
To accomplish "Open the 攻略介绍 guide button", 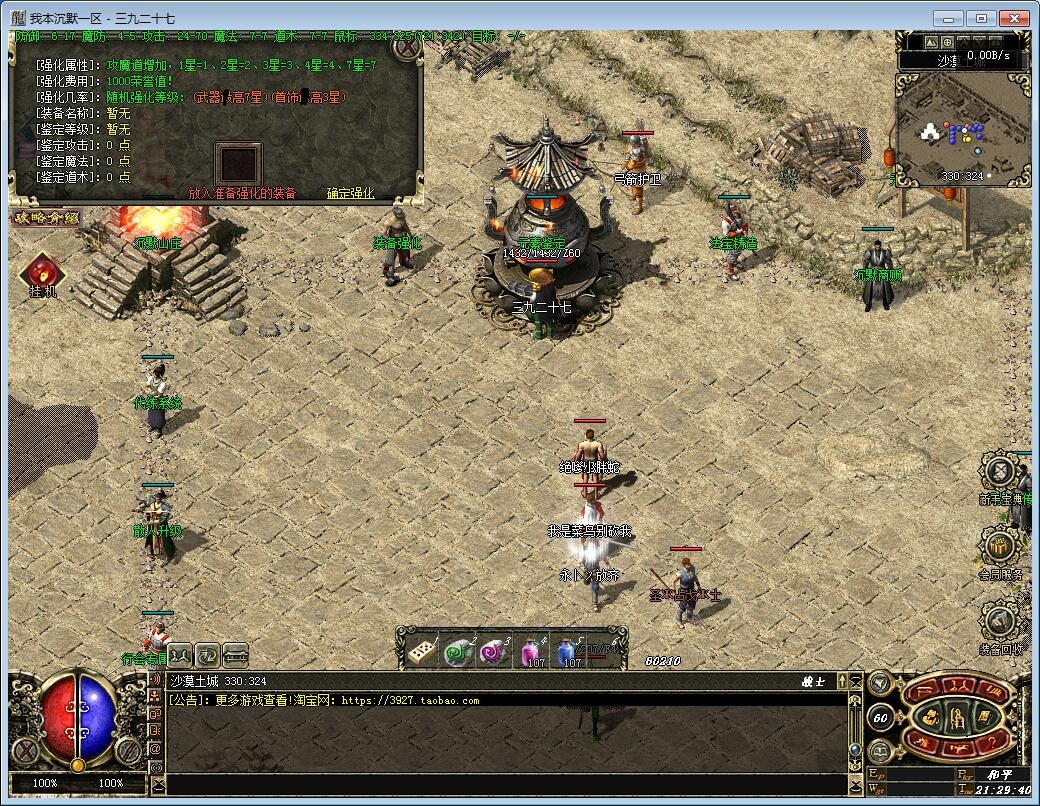I will (45, 217).
